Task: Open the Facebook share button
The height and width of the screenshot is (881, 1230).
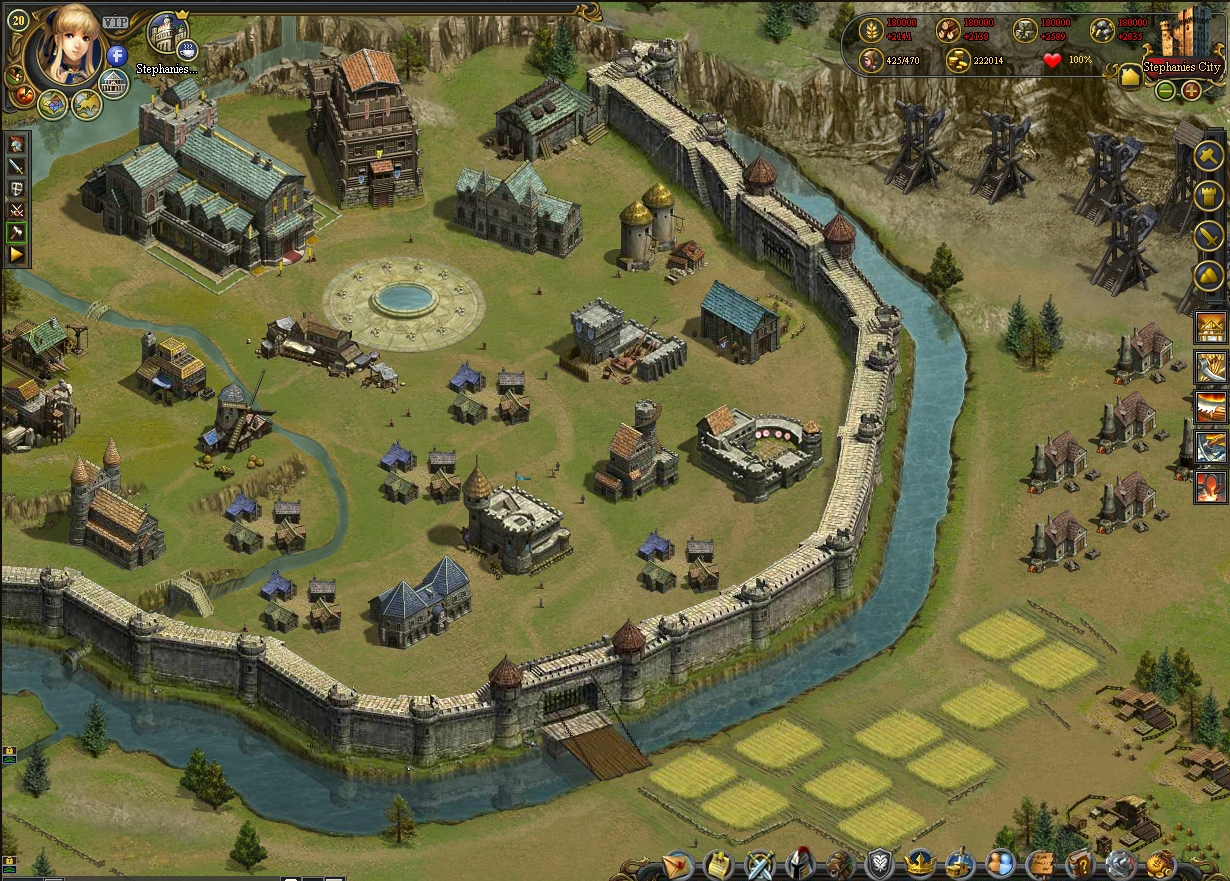Action: (x=117, y=55)
